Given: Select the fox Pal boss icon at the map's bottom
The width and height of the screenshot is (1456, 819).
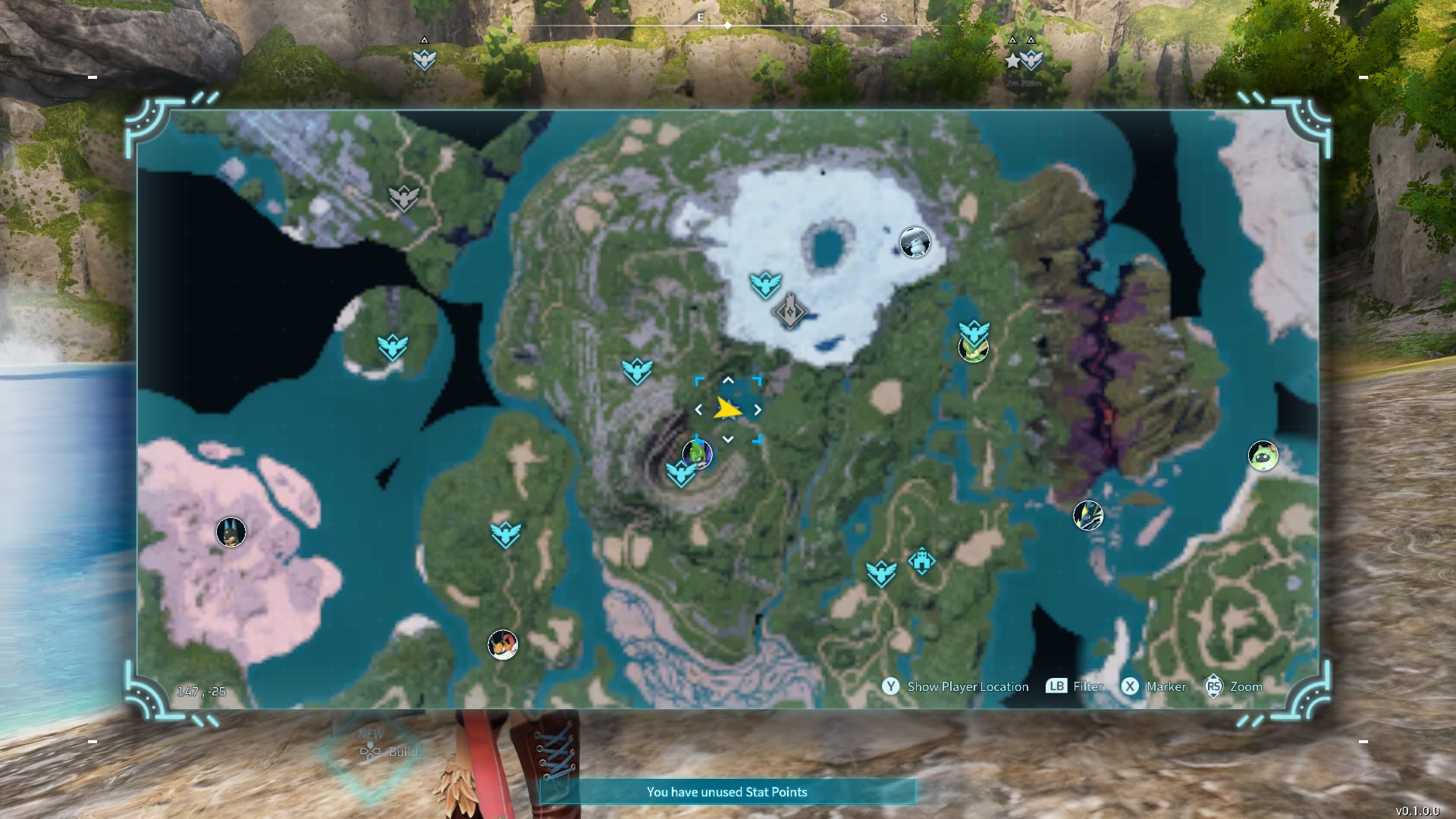Looking at the screenshot, I should point(503,644).
